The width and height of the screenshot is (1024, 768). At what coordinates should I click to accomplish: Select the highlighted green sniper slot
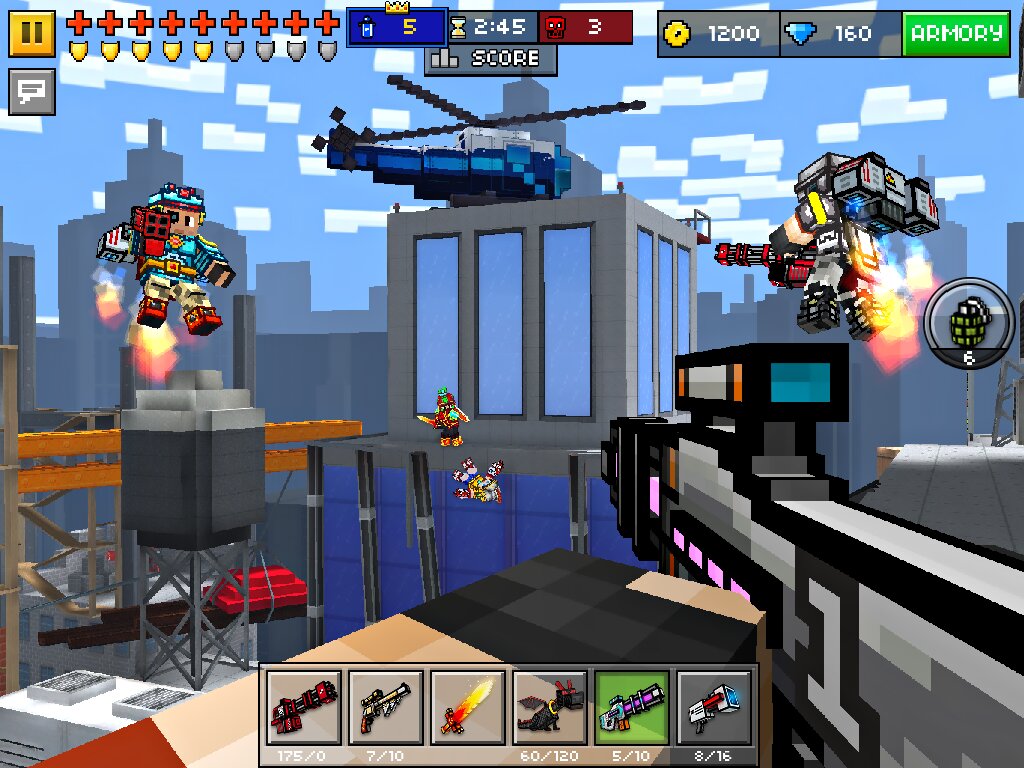631,709
